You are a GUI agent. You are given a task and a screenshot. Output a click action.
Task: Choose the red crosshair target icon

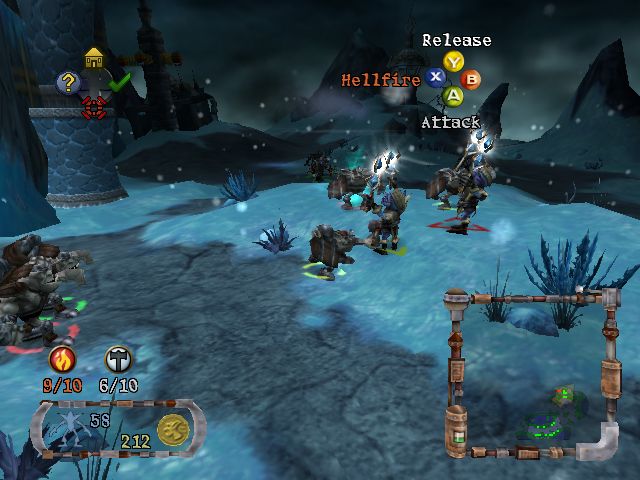94,104
